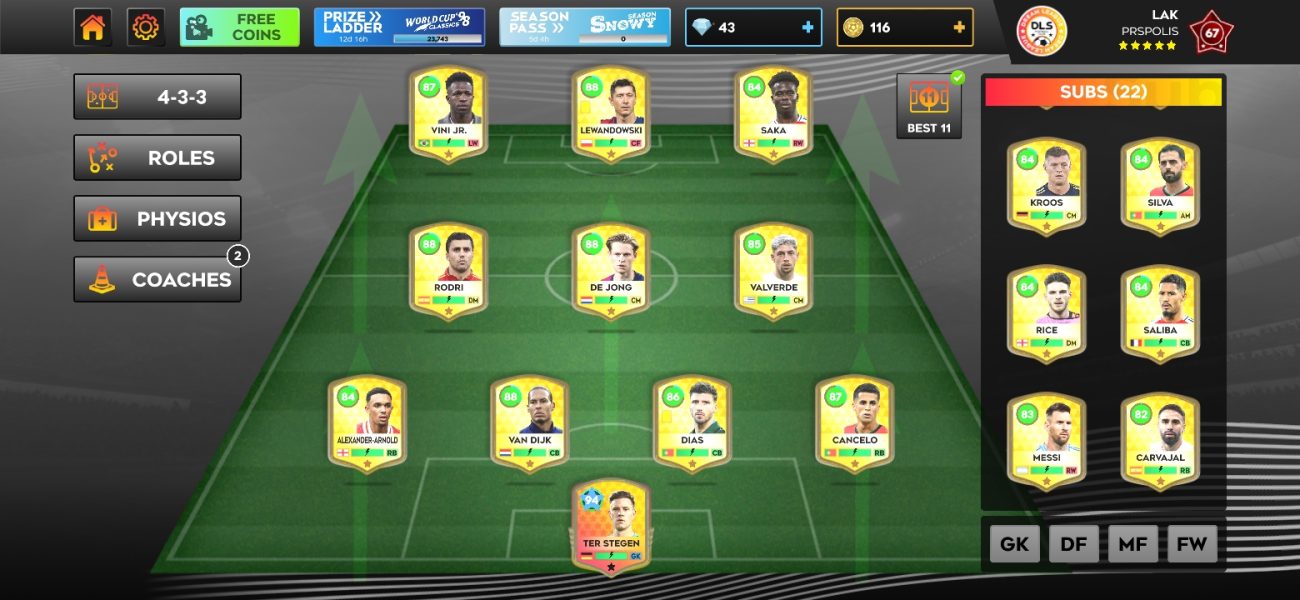The height and width of the screenshot is (600, 1300).
Task: Open the Roles menu
Action: (157, 158)
